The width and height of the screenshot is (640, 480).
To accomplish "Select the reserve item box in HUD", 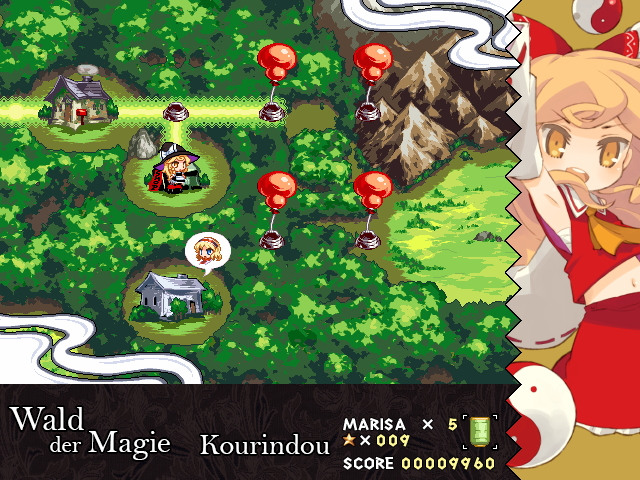I will pos(481,431).
